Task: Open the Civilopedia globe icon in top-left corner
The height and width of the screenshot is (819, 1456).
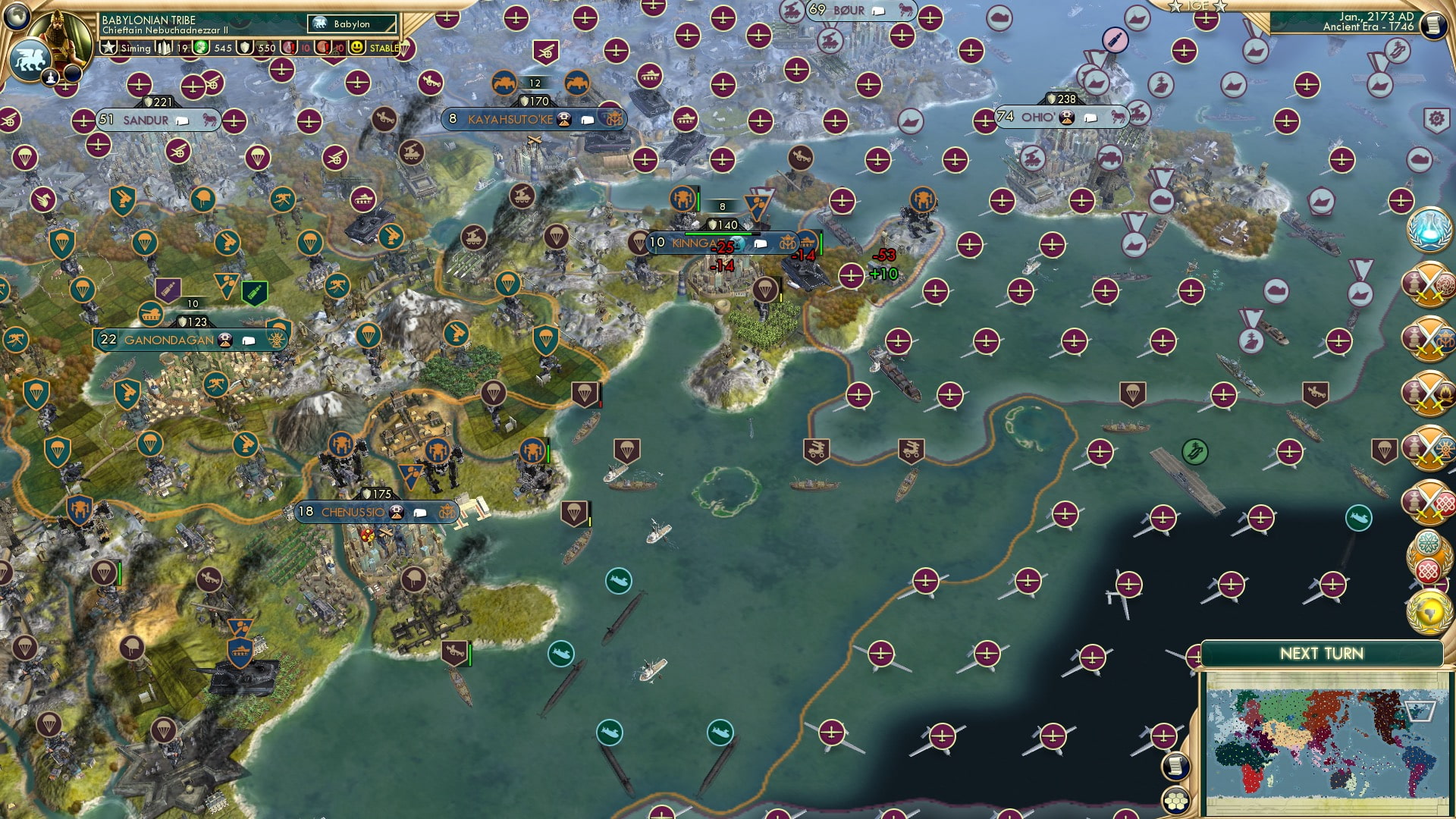Action: click(17, 15)
